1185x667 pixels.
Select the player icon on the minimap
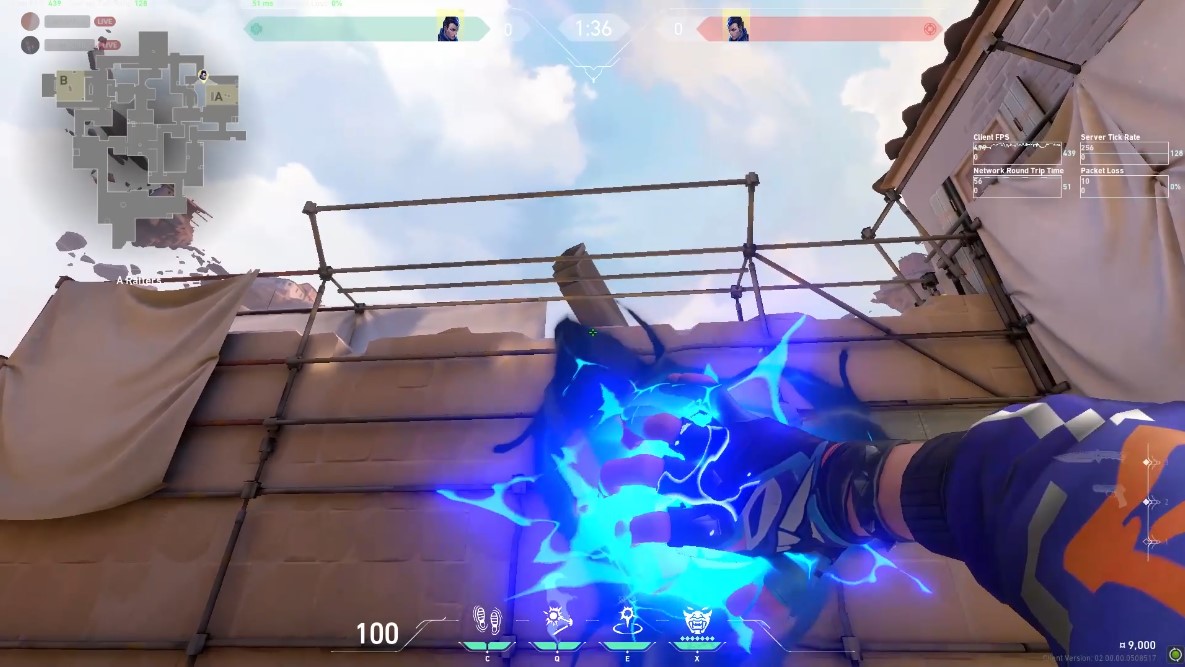click(203, 75)
